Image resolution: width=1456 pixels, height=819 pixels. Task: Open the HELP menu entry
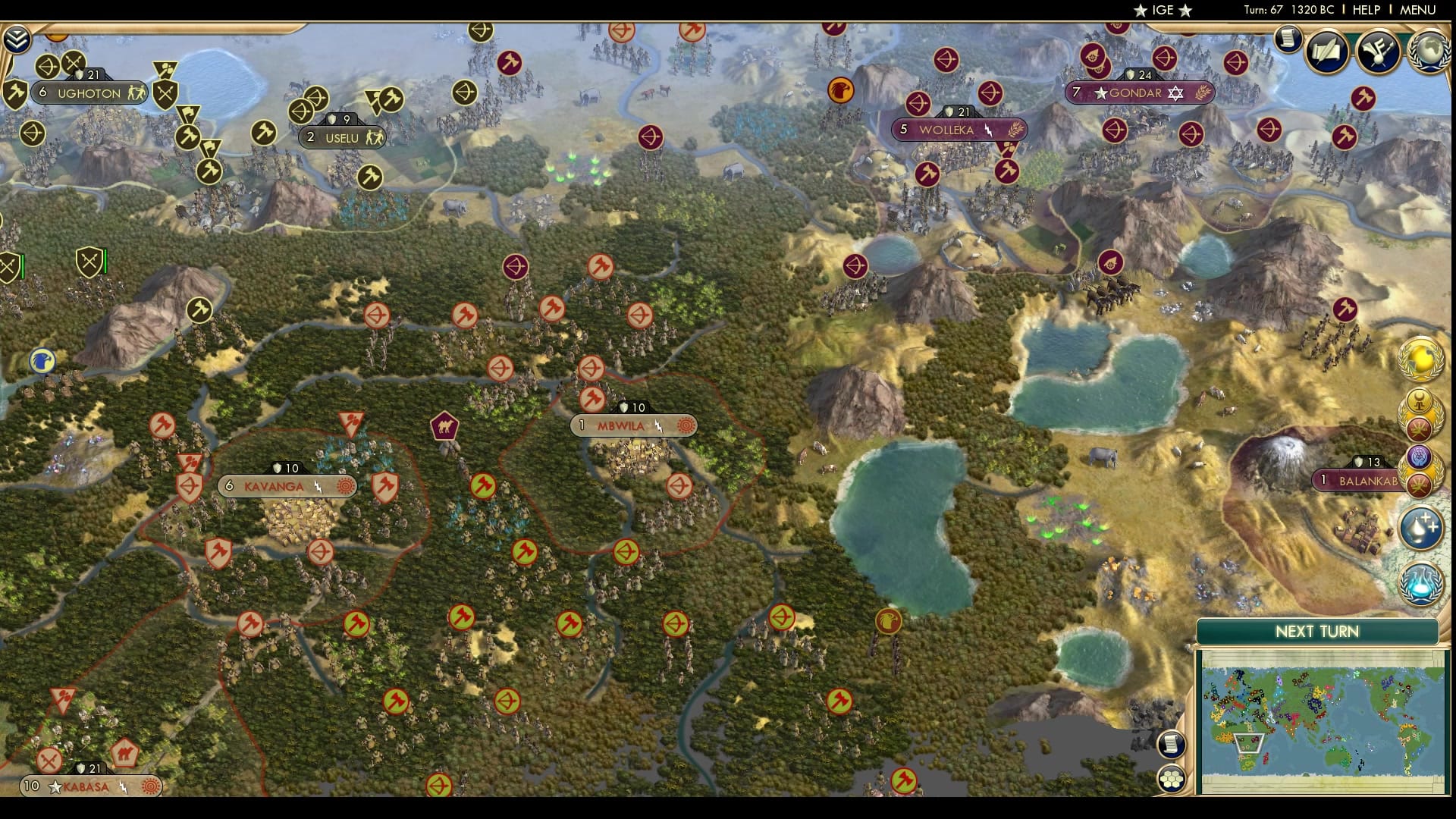(x=1368, y=10)
